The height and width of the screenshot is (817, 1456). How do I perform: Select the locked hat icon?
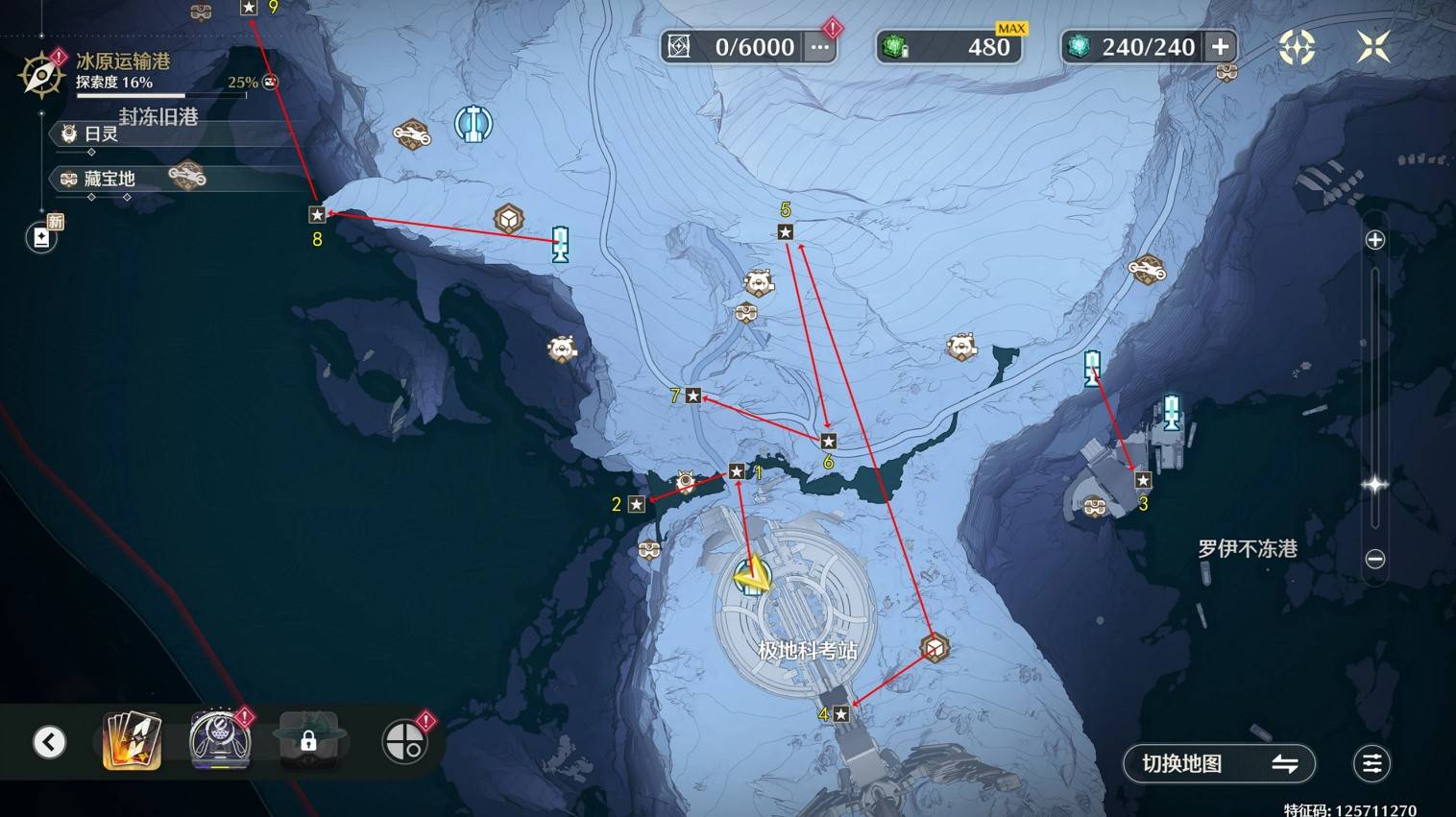click(x=307, y=740)
